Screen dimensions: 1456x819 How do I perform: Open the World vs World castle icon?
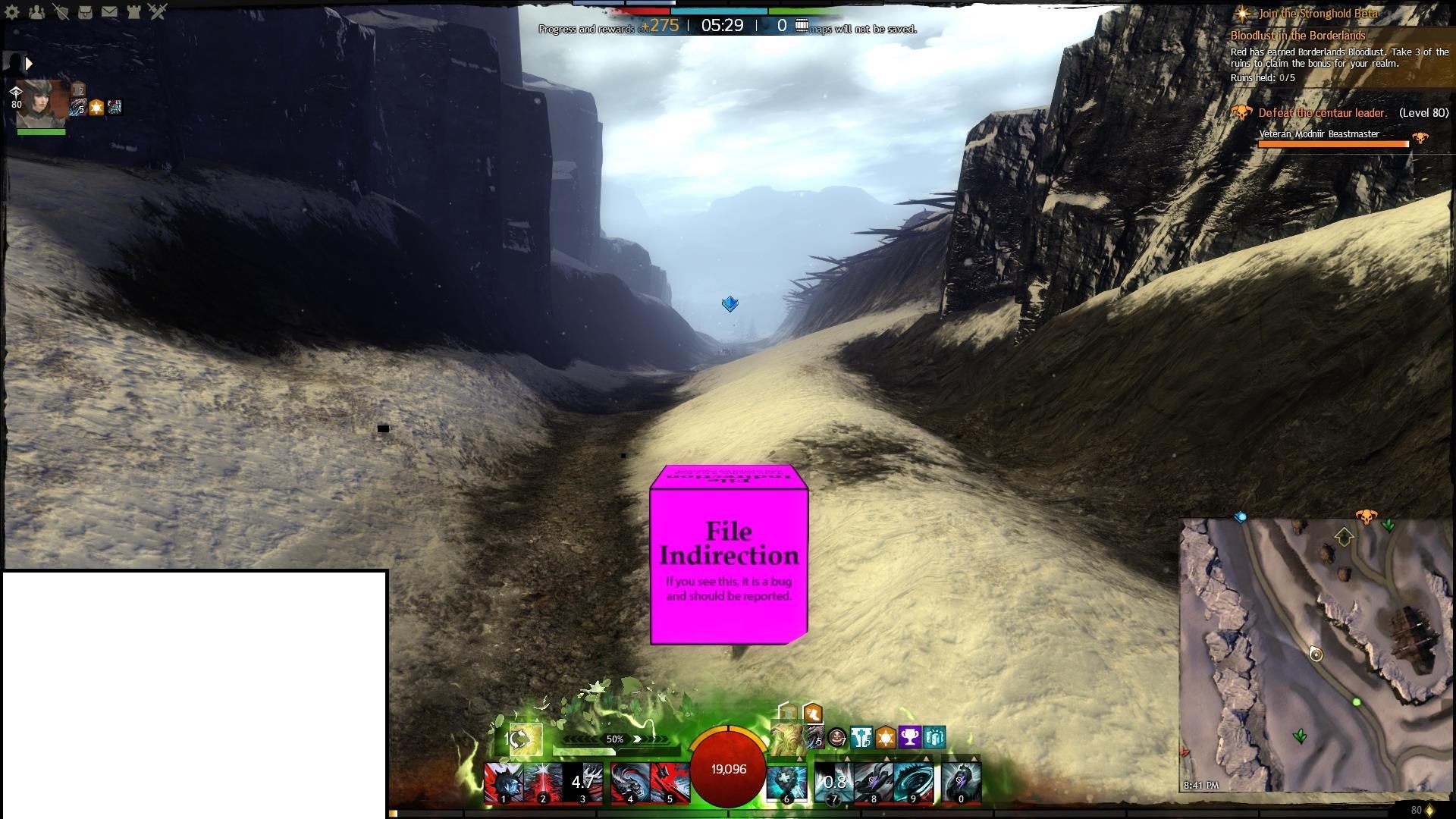tap(133, 11)
